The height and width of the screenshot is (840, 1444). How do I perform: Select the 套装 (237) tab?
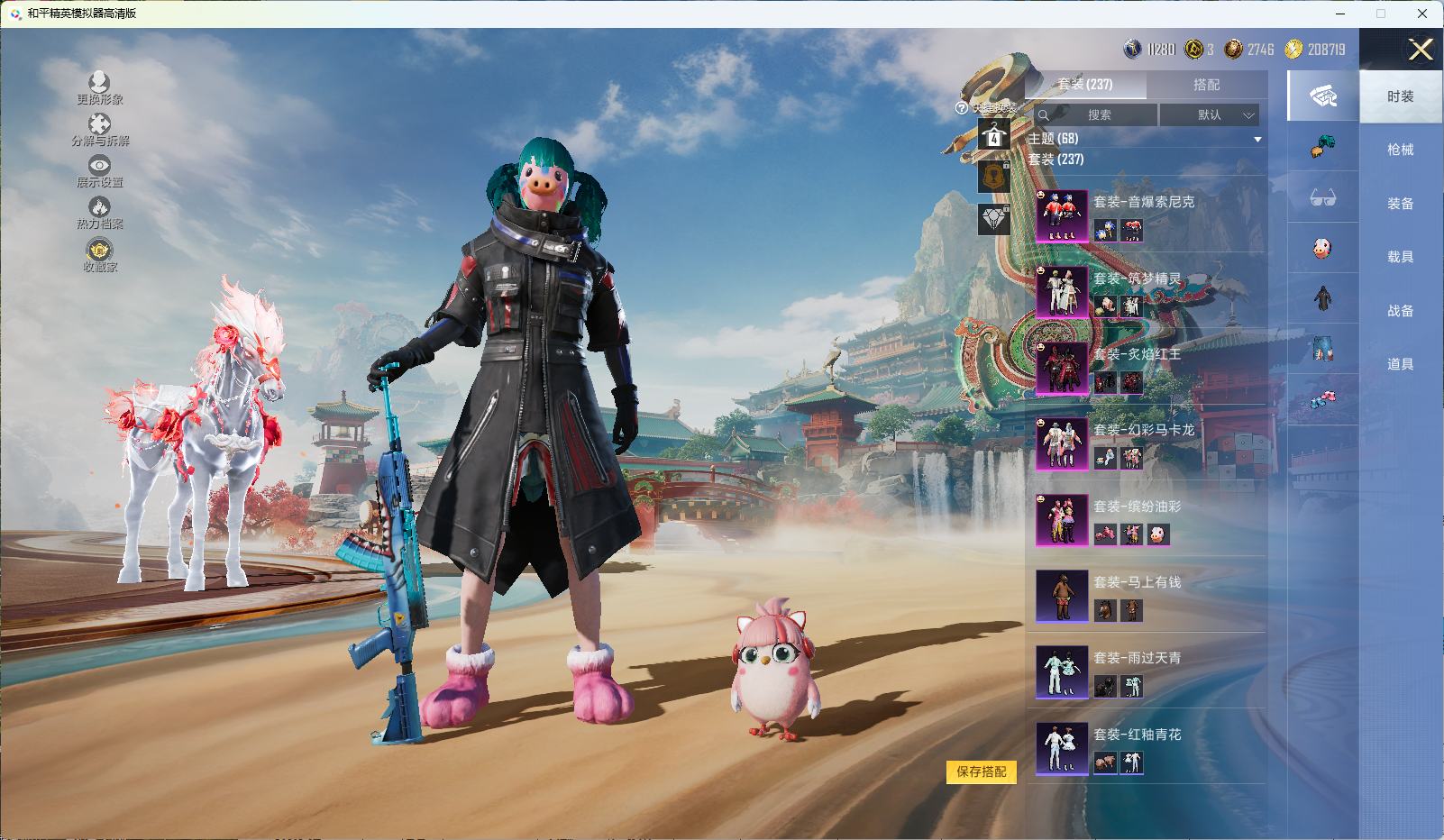coord(1085,85)
